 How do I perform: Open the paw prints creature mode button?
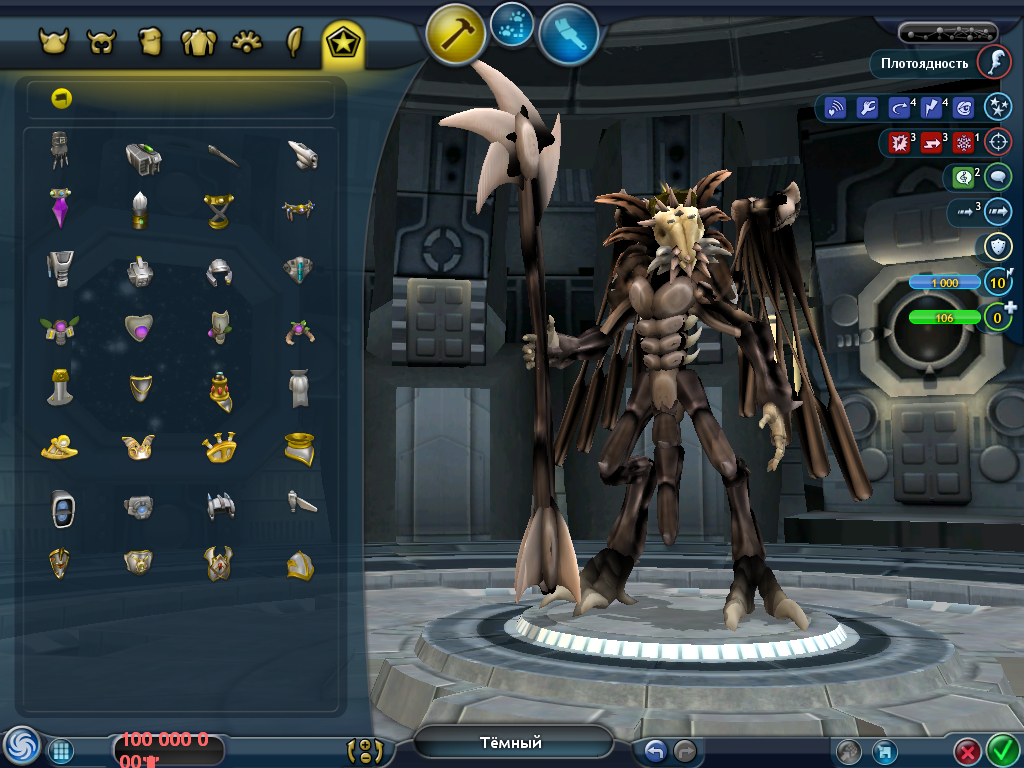click(x=512, y=24)
